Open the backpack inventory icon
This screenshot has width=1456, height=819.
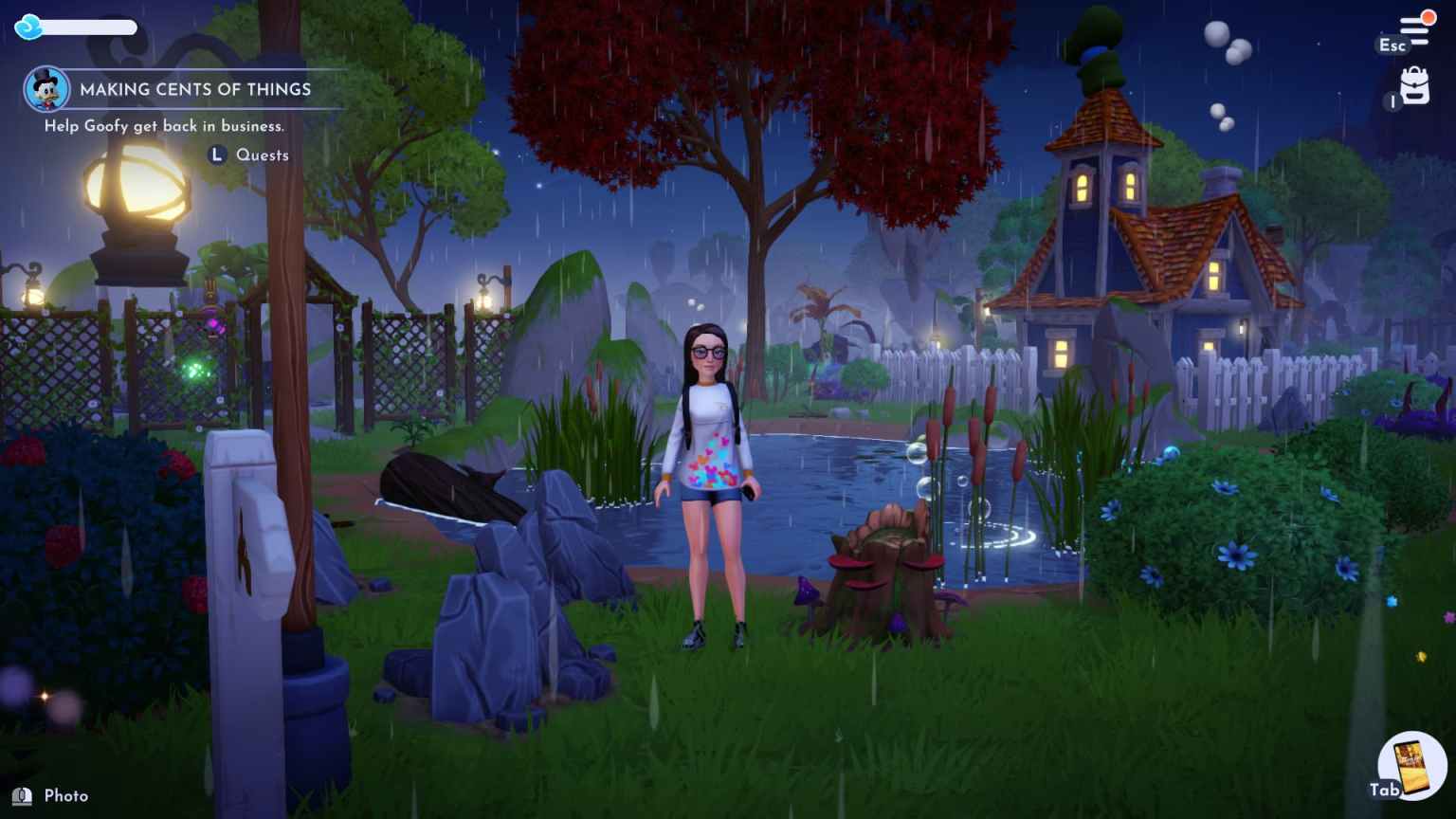pos(1414,87)
